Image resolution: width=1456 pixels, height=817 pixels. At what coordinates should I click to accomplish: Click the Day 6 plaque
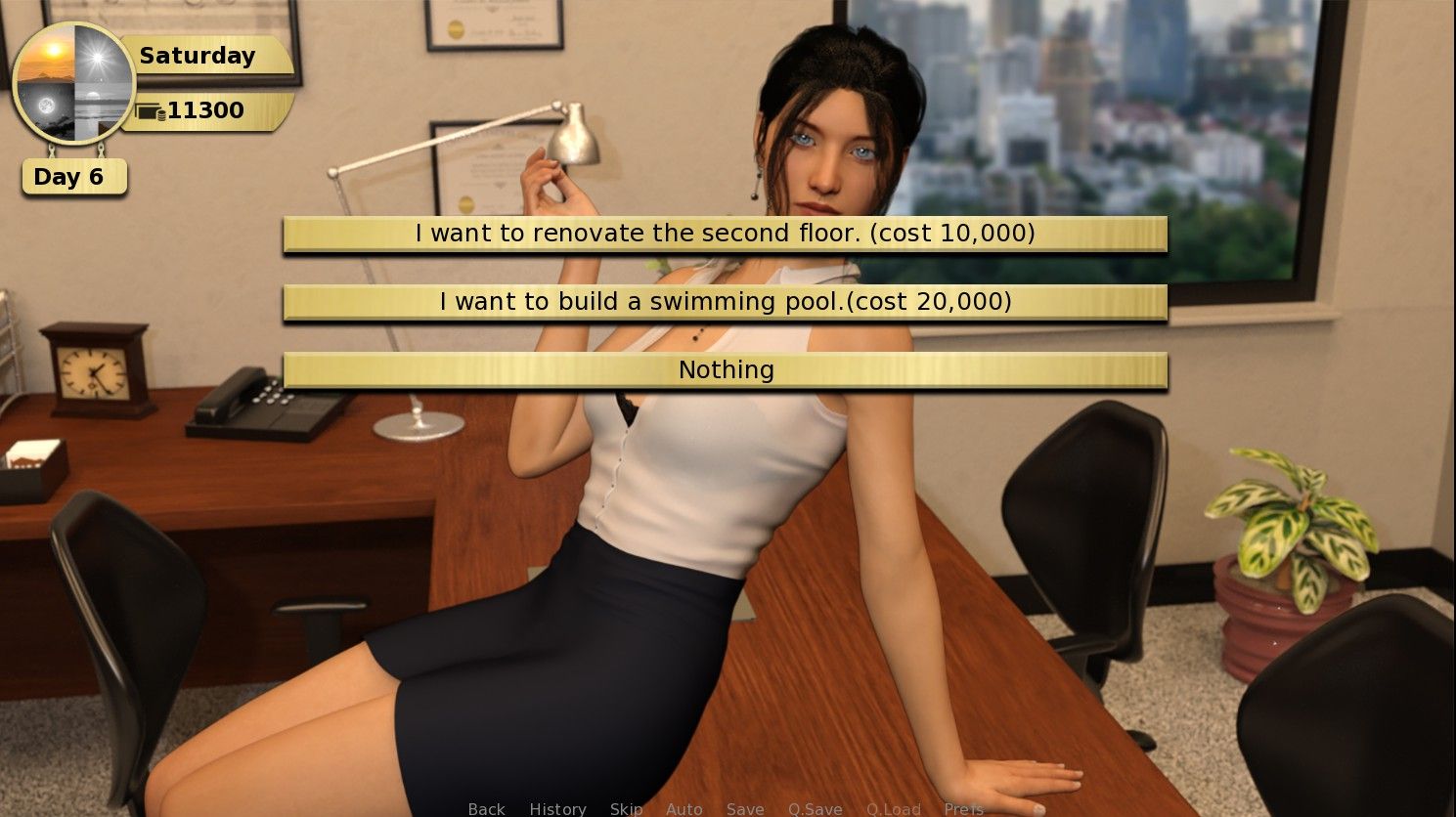[x=73, y=176]
